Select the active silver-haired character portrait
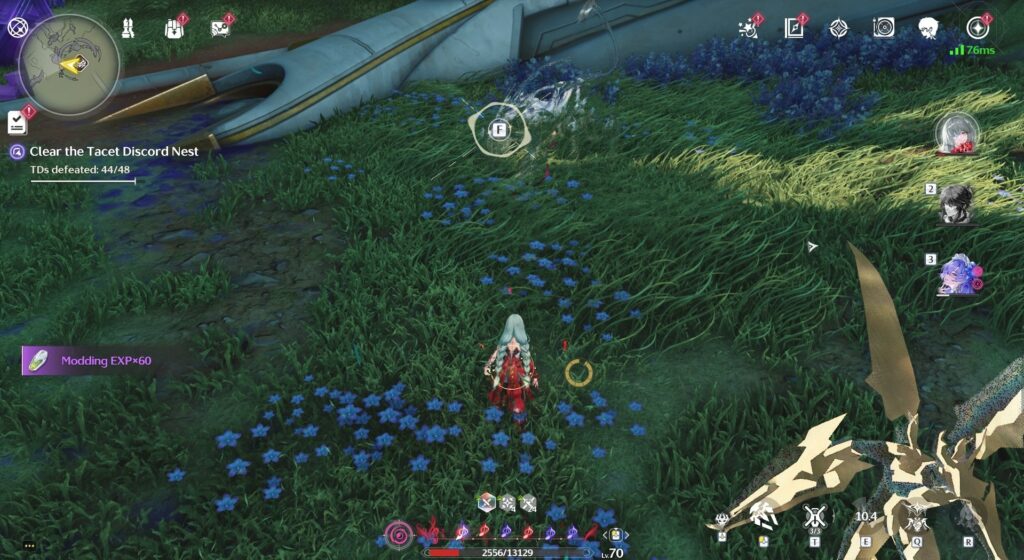This screenshot has width=1024, height=560. tap(957, 135)
